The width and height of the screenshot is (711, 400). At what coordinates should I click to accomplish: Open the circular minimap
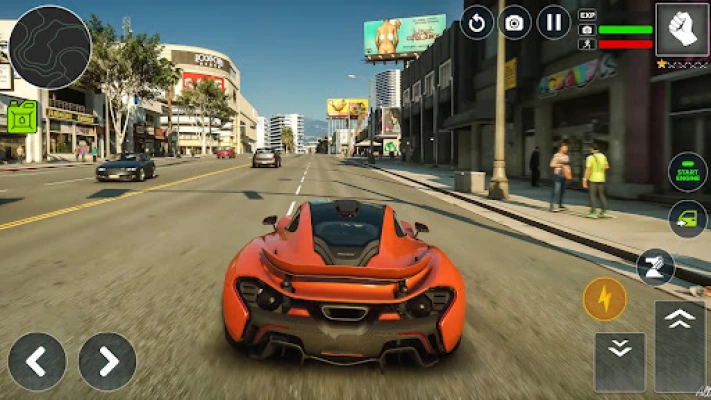point(50,47)
